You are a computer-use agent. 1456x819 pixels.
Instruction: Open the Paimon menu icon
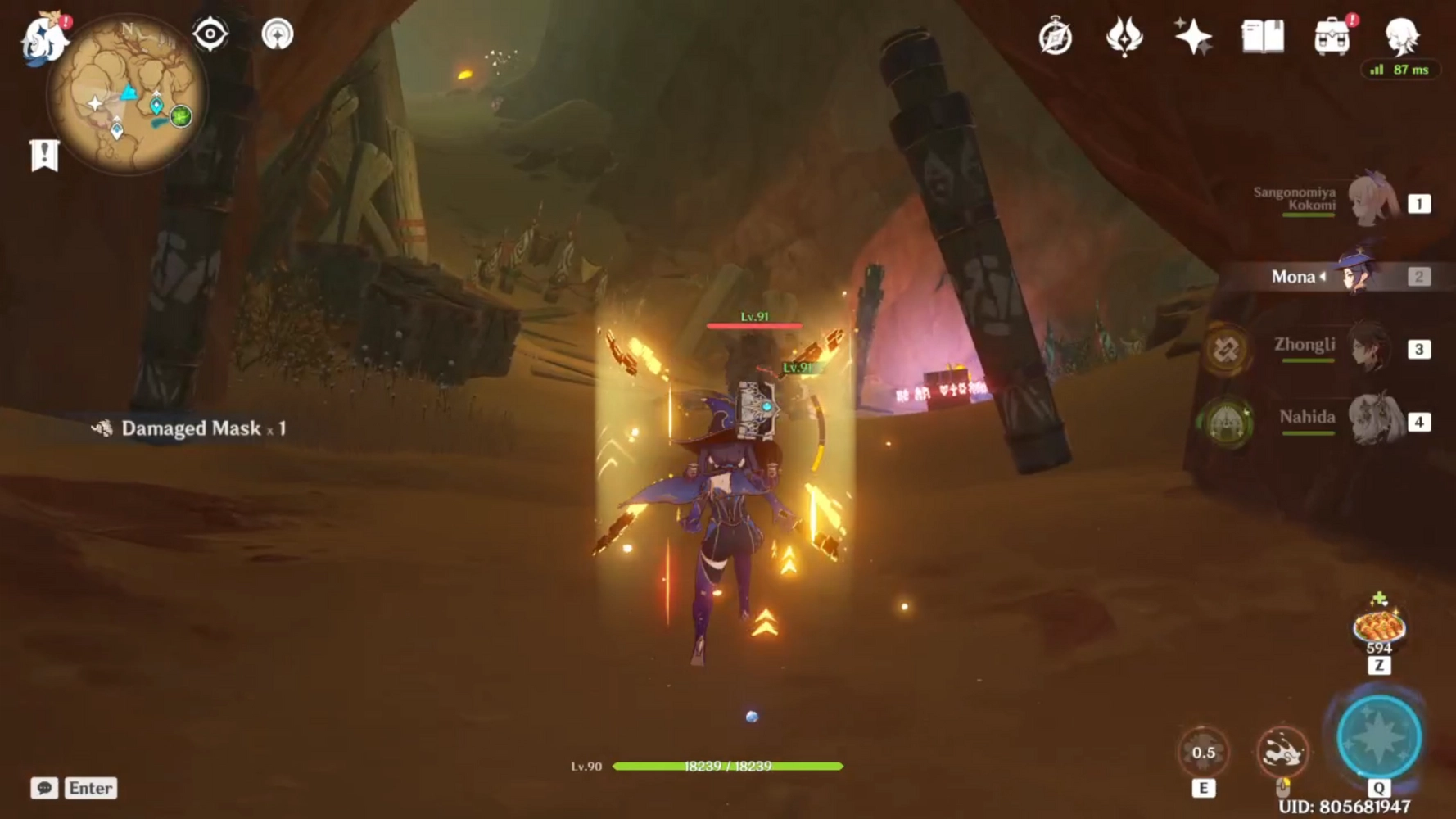click(x=45, y=37)
